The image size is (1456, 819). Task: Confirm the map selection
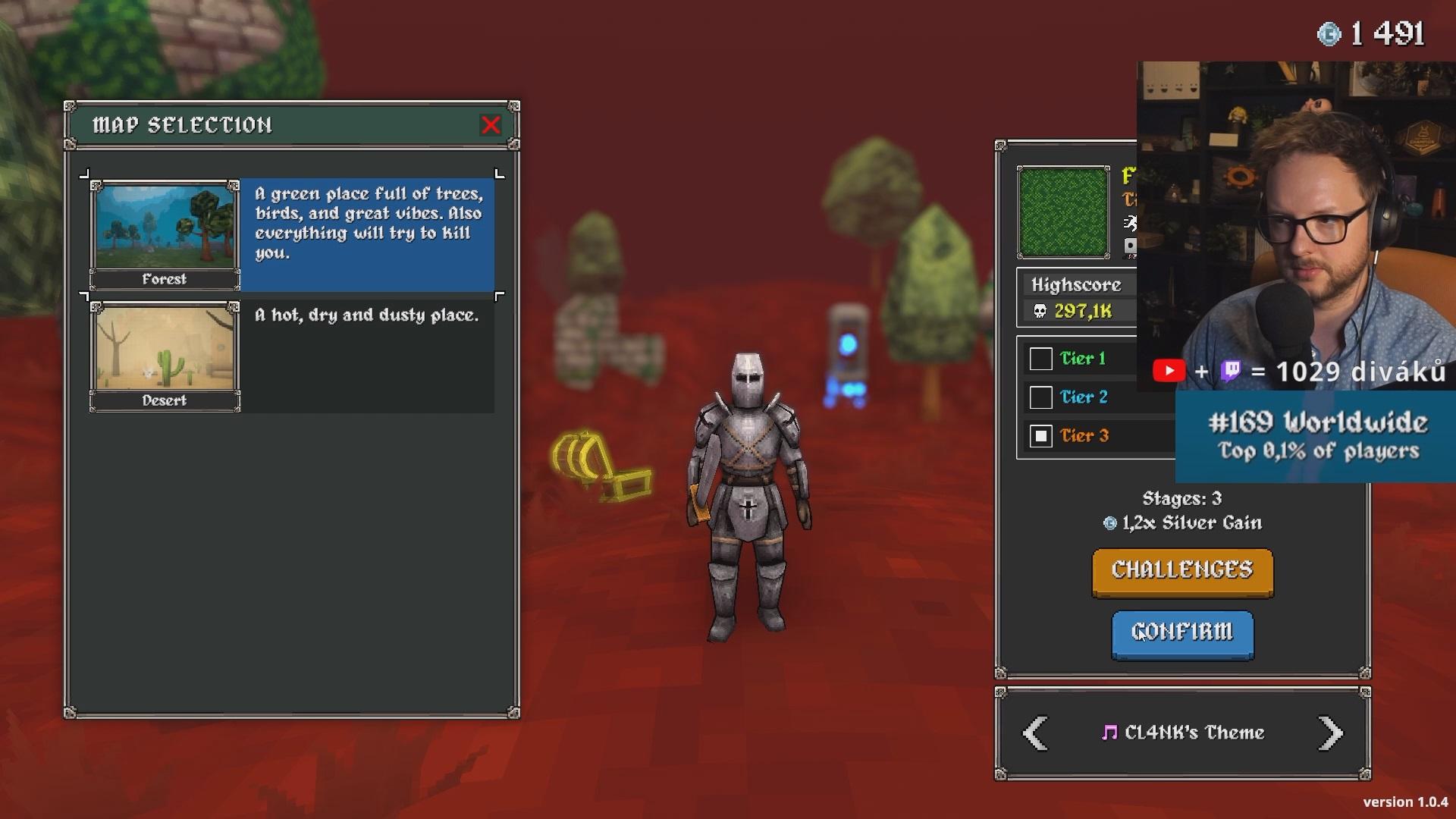[x=1182, y=633]
